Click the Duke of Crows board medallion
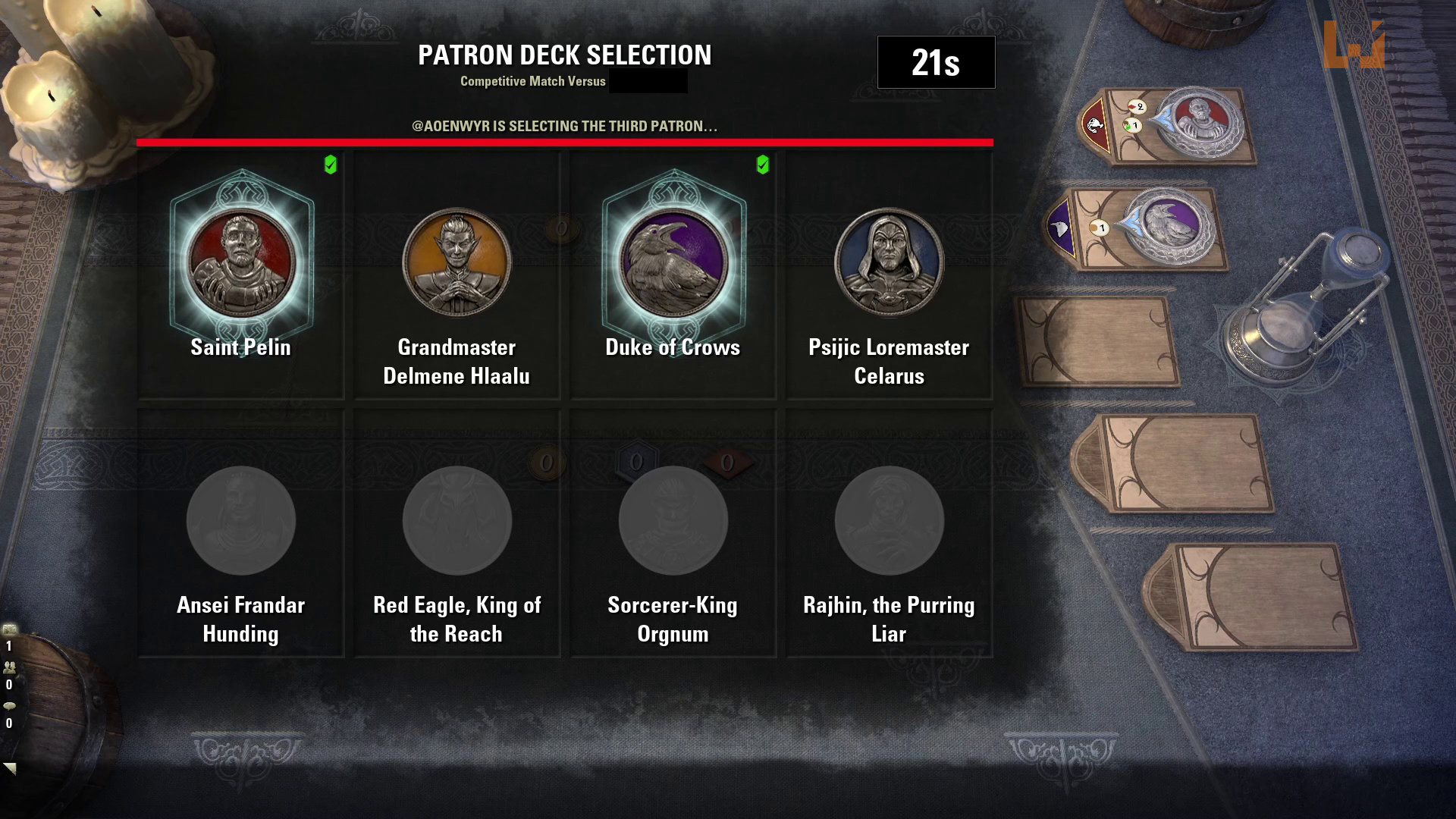The height and width of the screenshot is (819, 1456). tap(1168, 224)
